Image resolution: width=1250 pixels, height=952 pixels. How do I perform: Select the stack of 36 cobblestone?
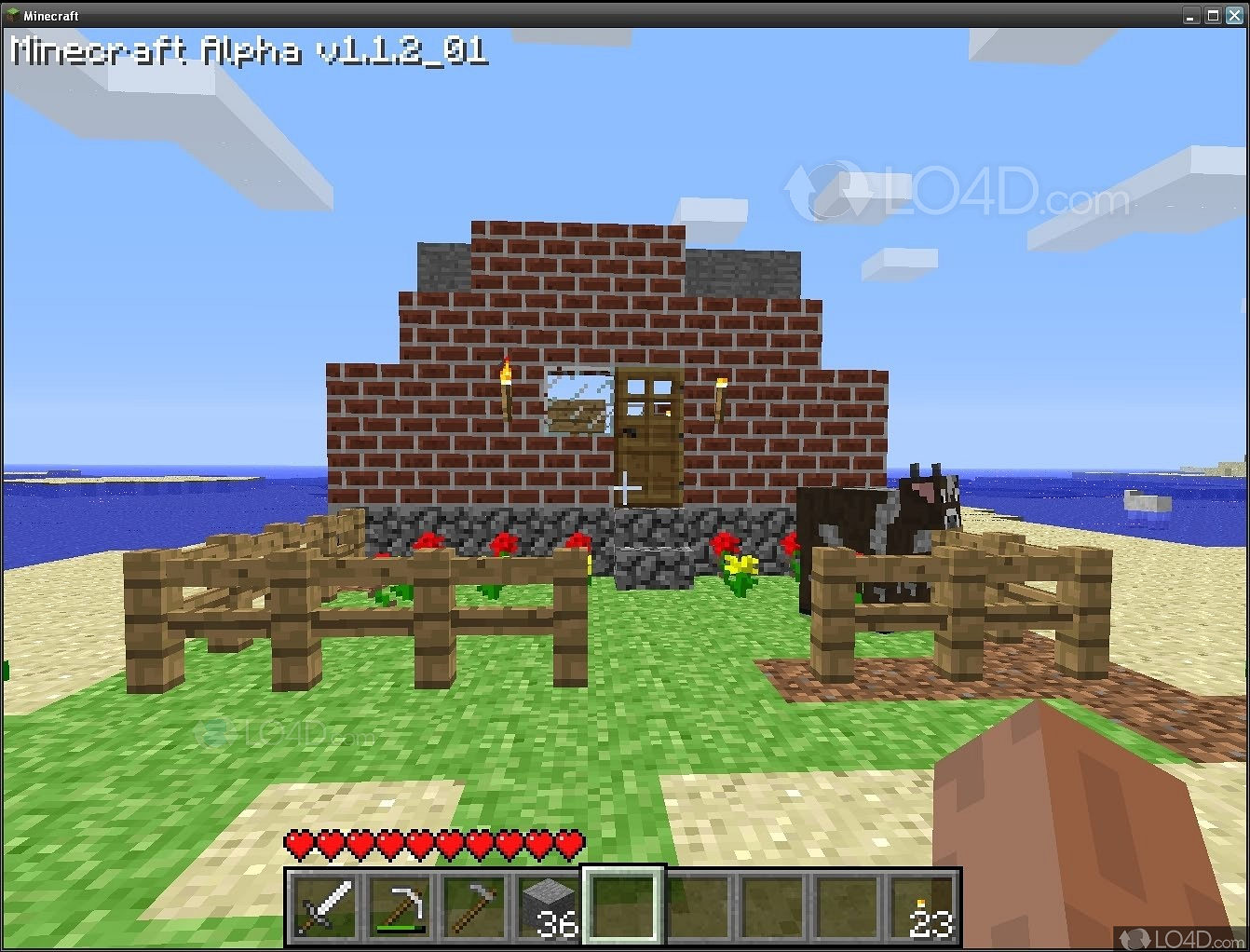[547, 904]
